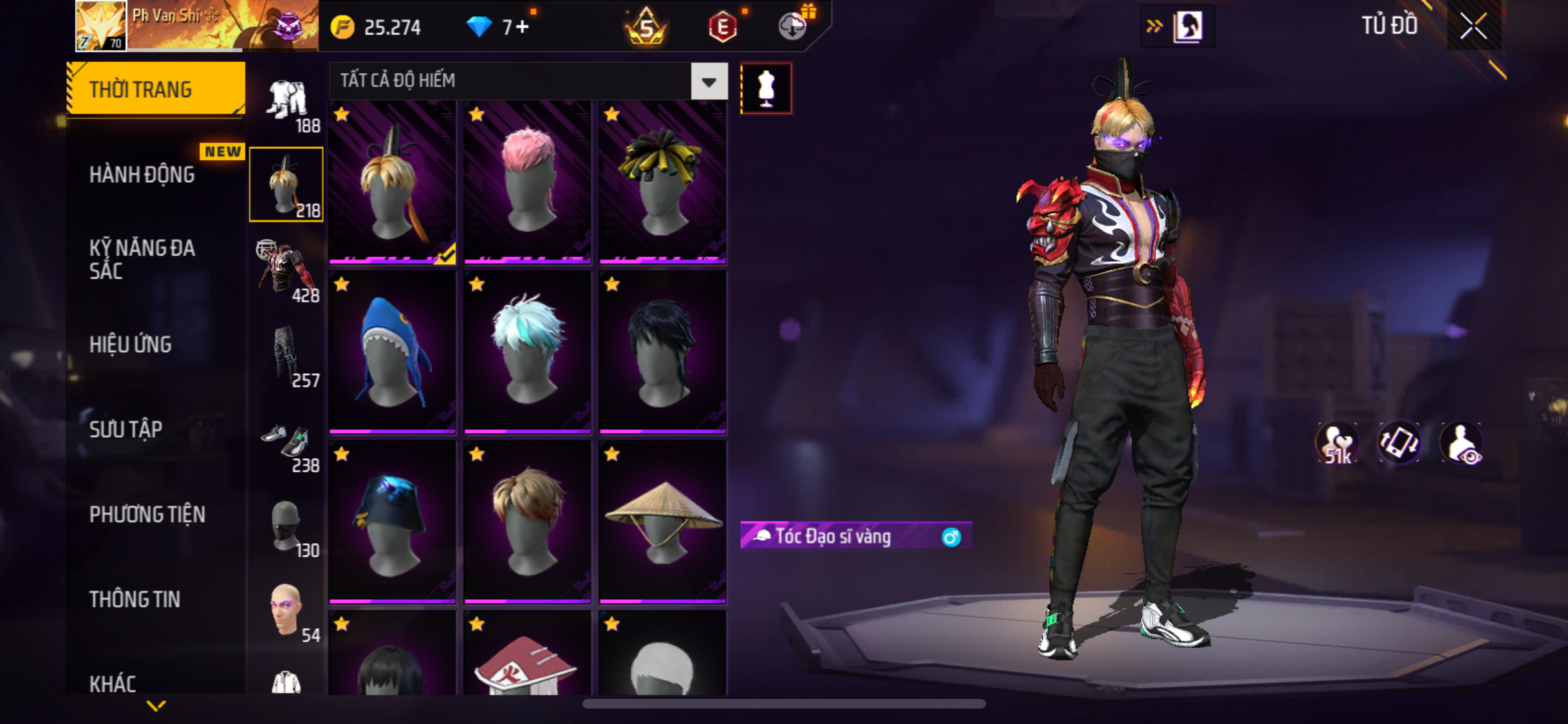The width and height of the screenshot is (1568, 724).
Task: Show the THÔNG TIN tab
Action: [x=135, y=599]
